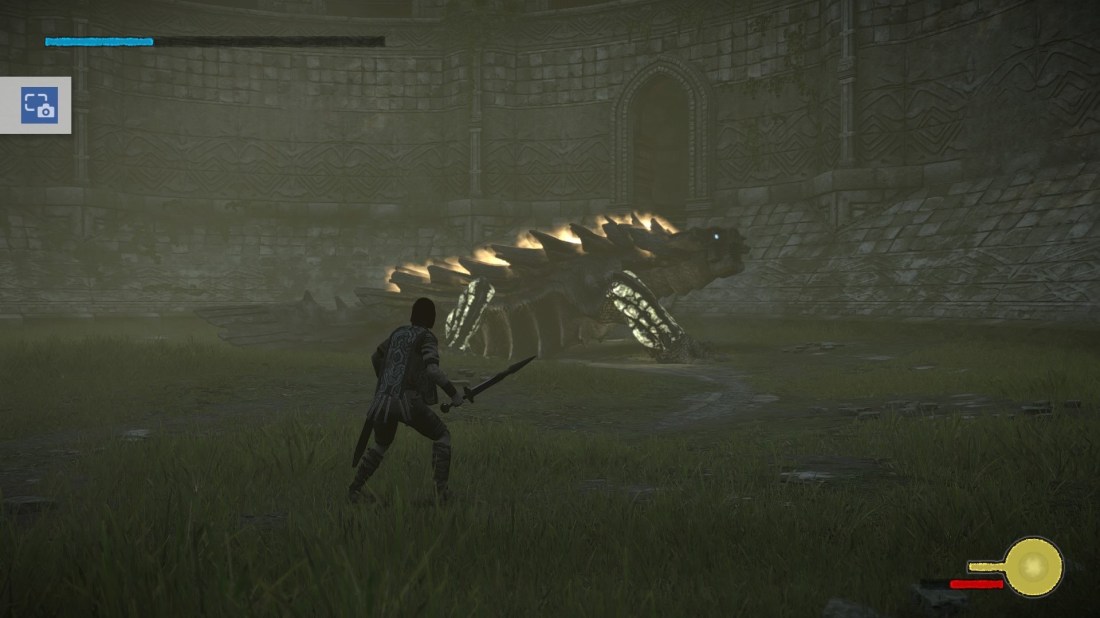Image resolution: width=1100 pixels, height=618 pixels.
Task: Click the screenshot capture overlay button
Action: (39, 105)
